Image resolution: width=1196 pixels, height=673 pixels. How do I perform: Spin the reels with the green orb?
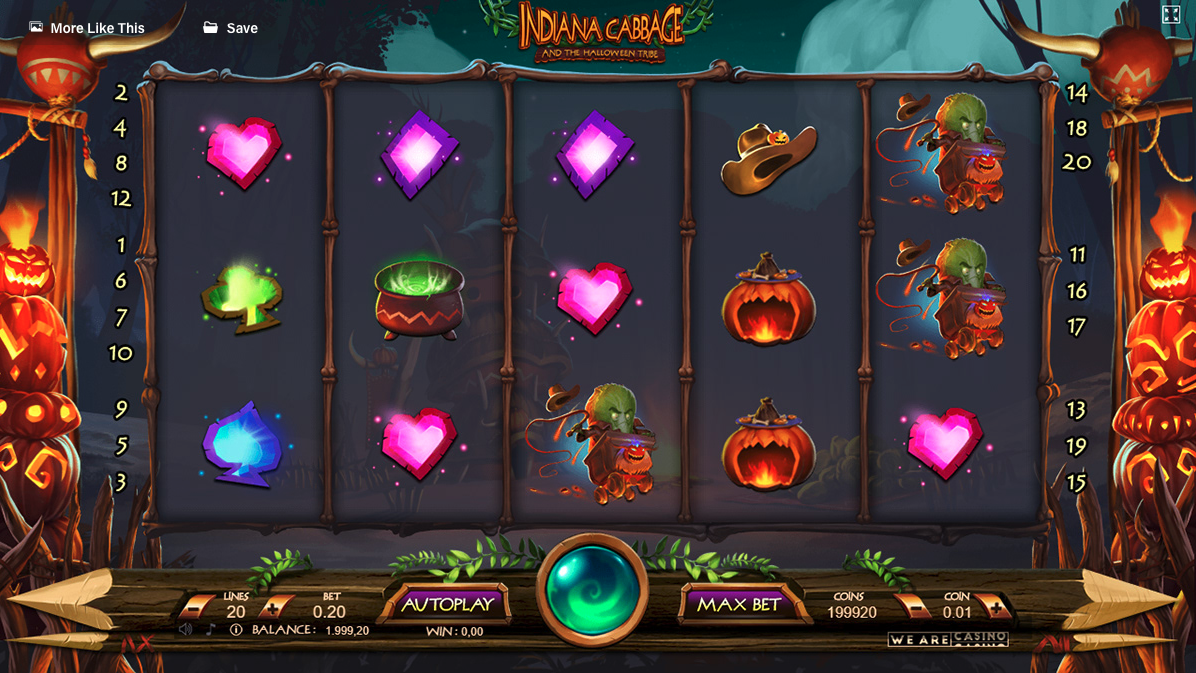(x=592, y=590)
